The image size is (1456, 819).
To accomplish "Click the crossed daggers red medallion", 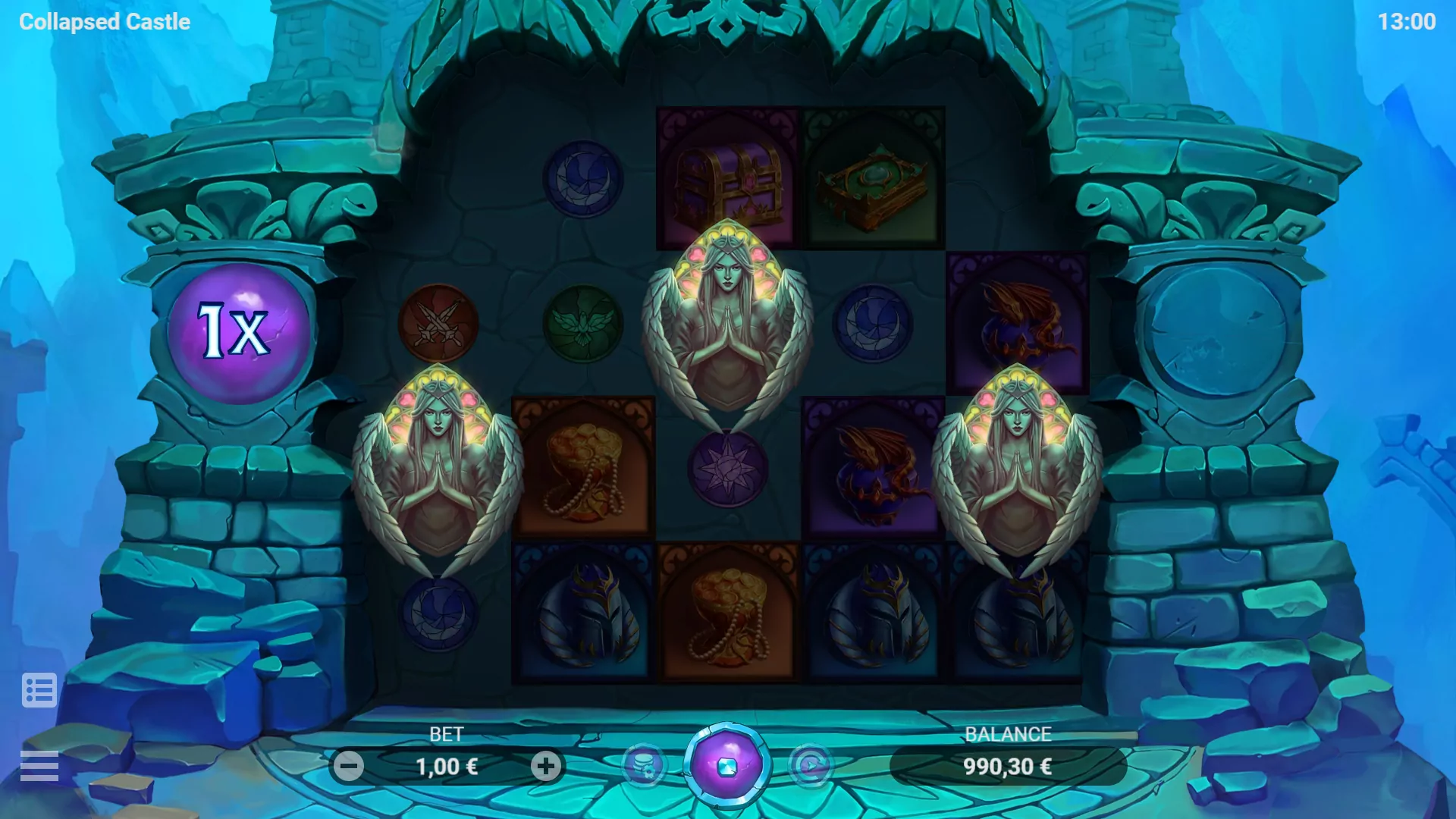I will click(x=438, y=326).
